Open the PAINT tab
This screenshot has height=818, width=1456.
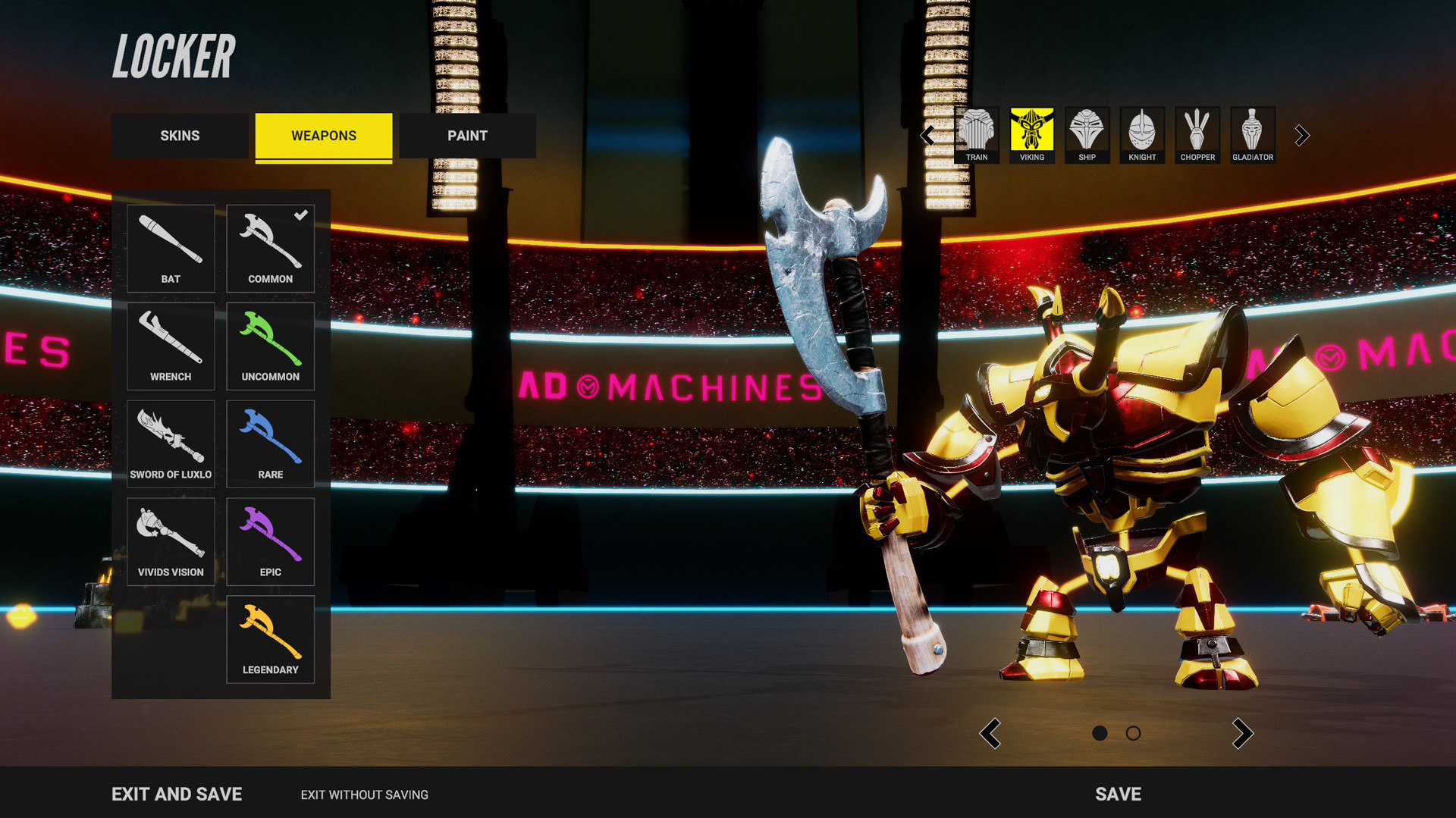click(x=467, y=136)
